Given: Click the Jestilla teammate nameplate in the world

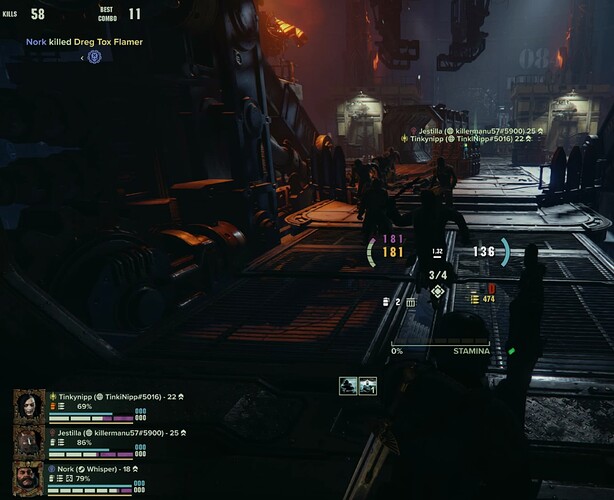Looking at the screenshot, I should click(469, 129).
